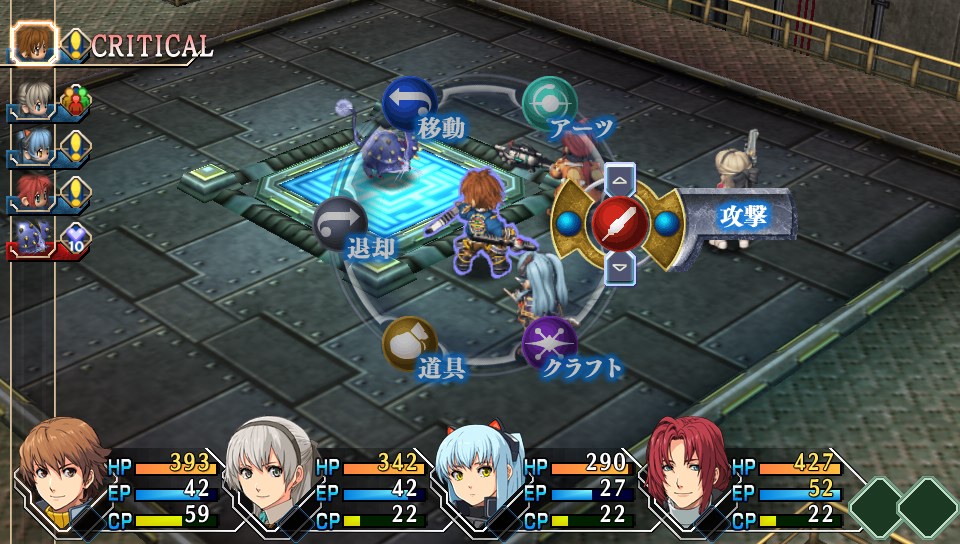Select the brown-haired hero in the turn order
This screenshot has width=960, height=544.
pos(32,43)
